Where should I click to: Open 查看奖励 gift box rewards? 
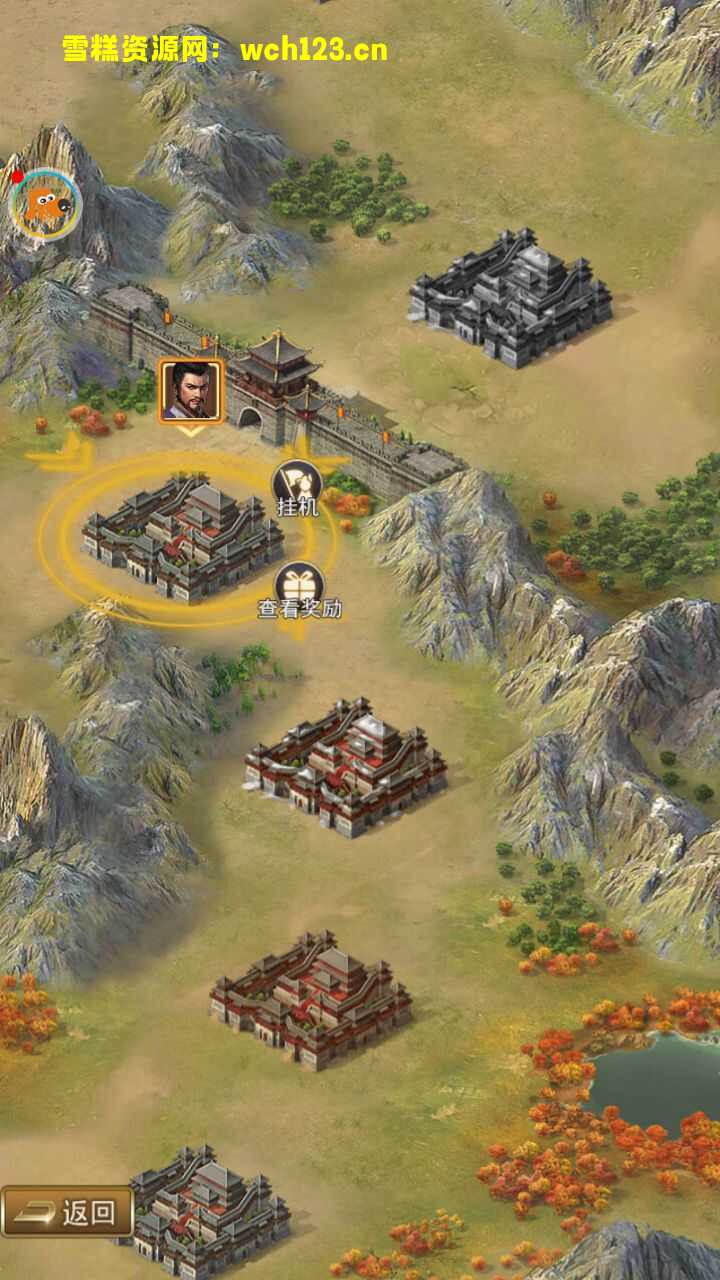298,588
